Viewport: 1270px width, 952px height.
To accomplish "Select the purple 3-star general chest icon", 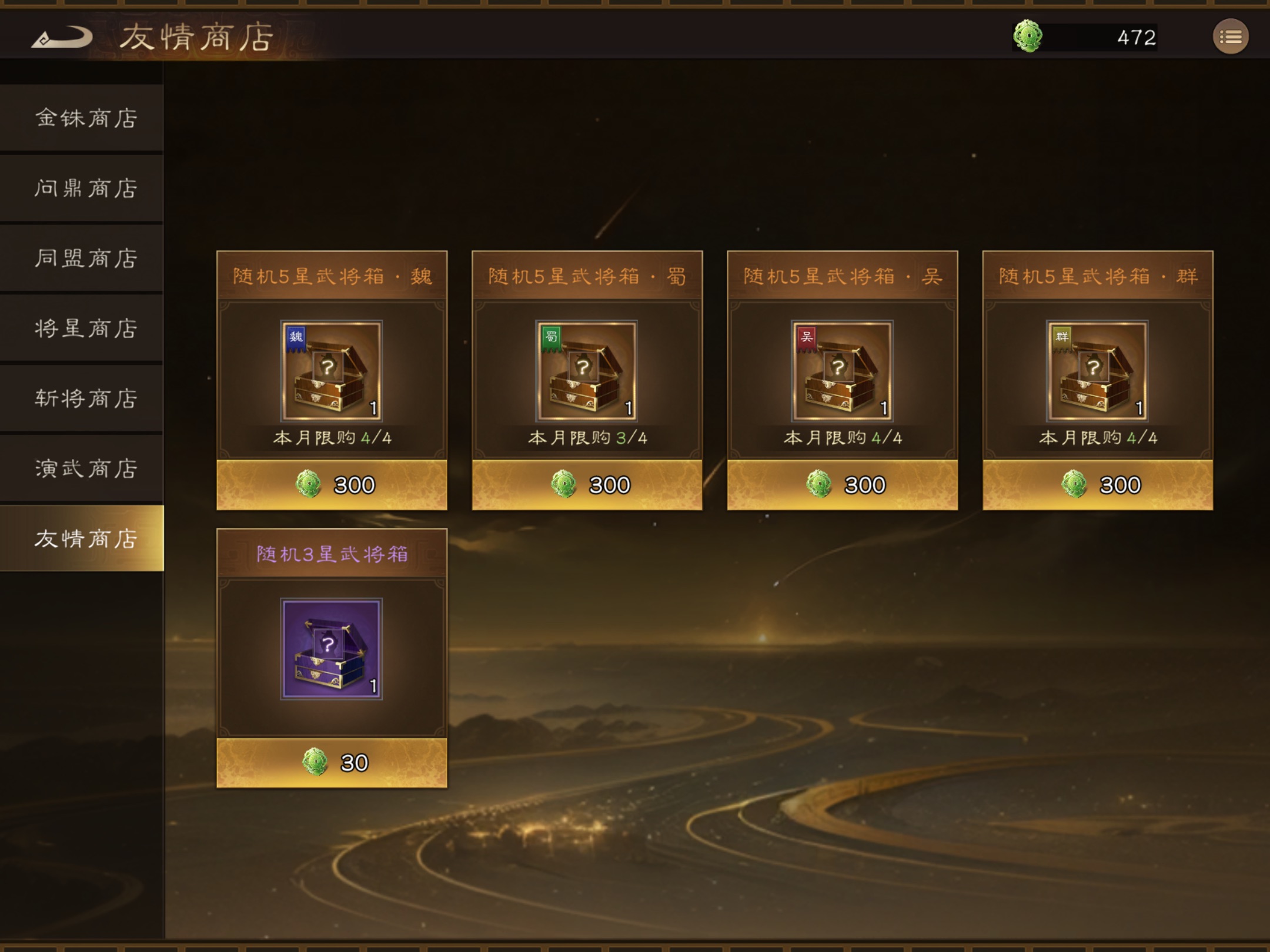I will pos(332,649).
